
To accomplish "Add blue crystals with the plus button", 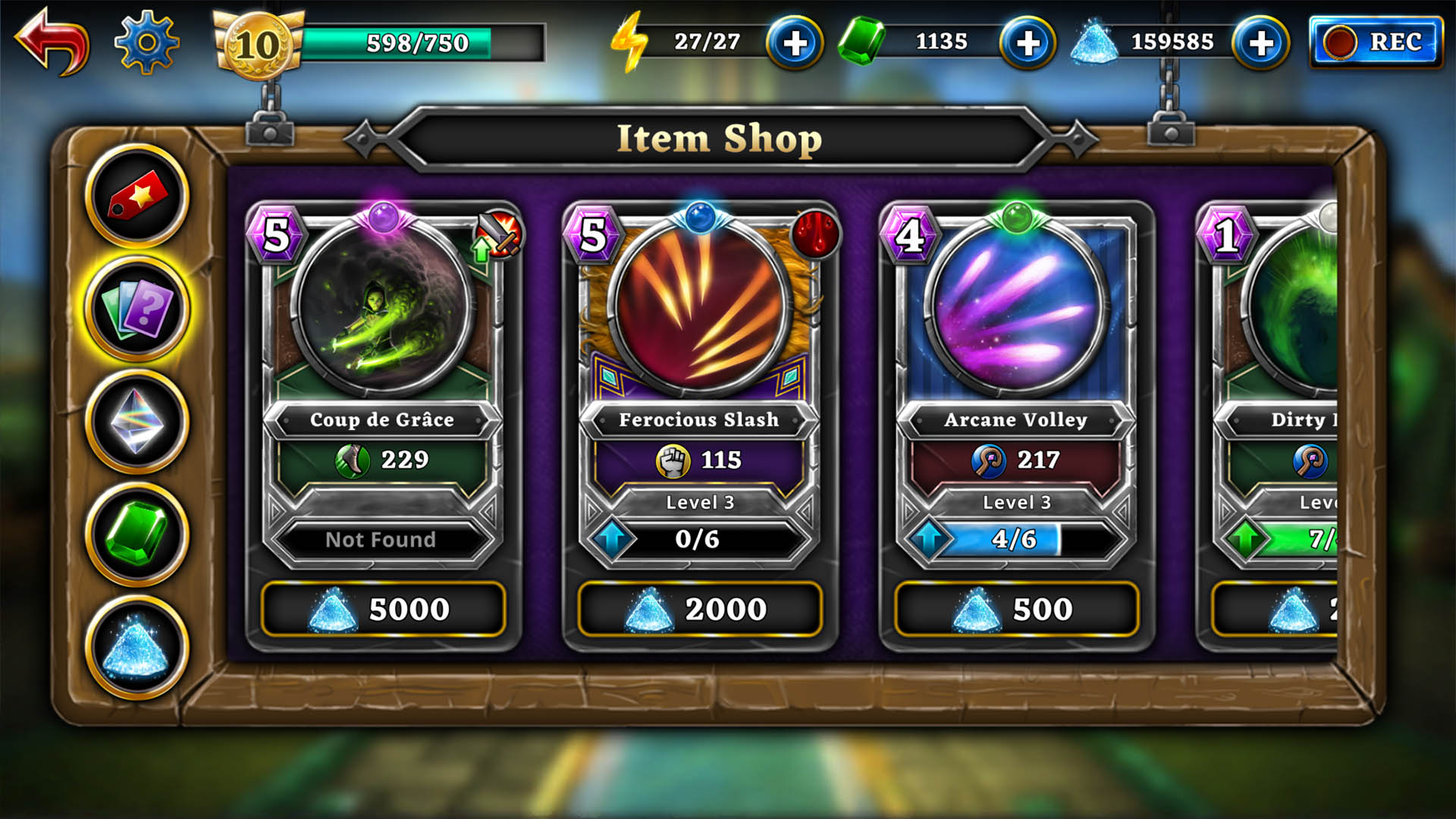I will pyautogui.click(x=1260, y=43).
